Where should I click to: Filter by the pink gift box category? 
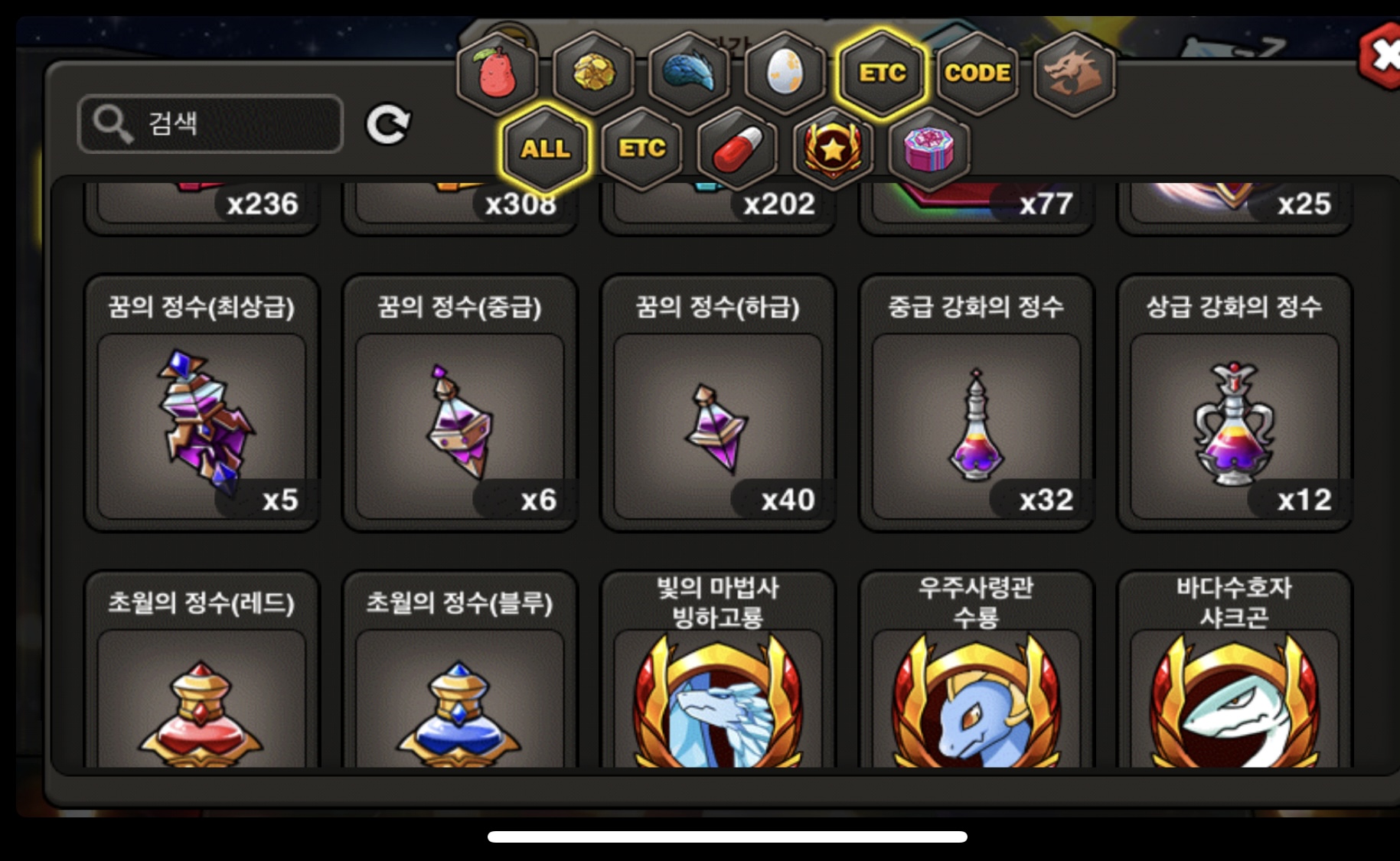[928, 148]
